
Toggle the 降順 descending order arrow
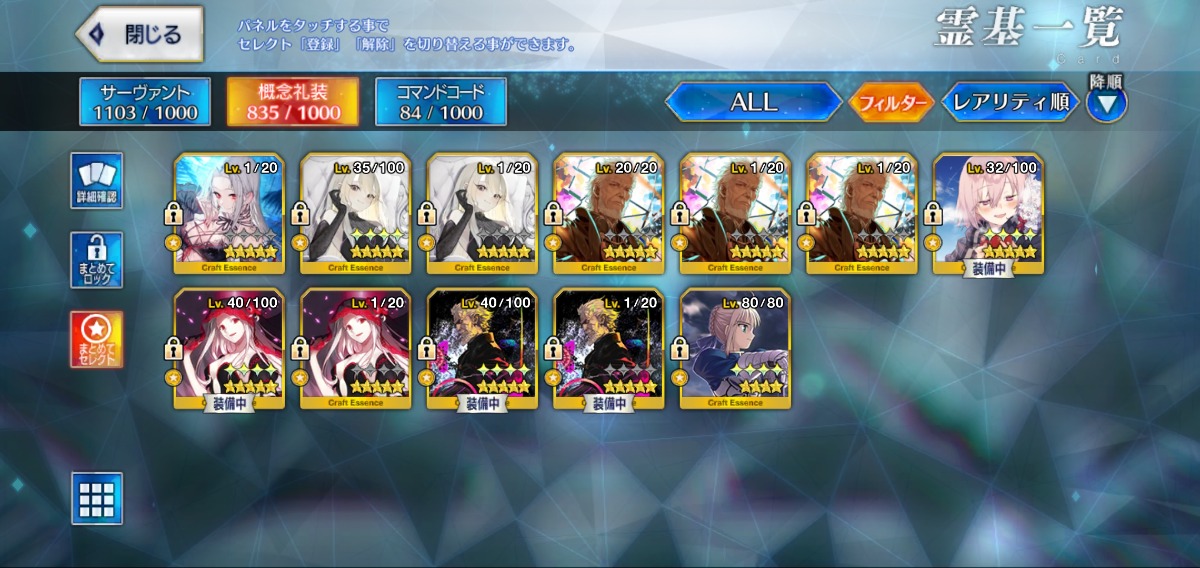(x=1107, y=102)
